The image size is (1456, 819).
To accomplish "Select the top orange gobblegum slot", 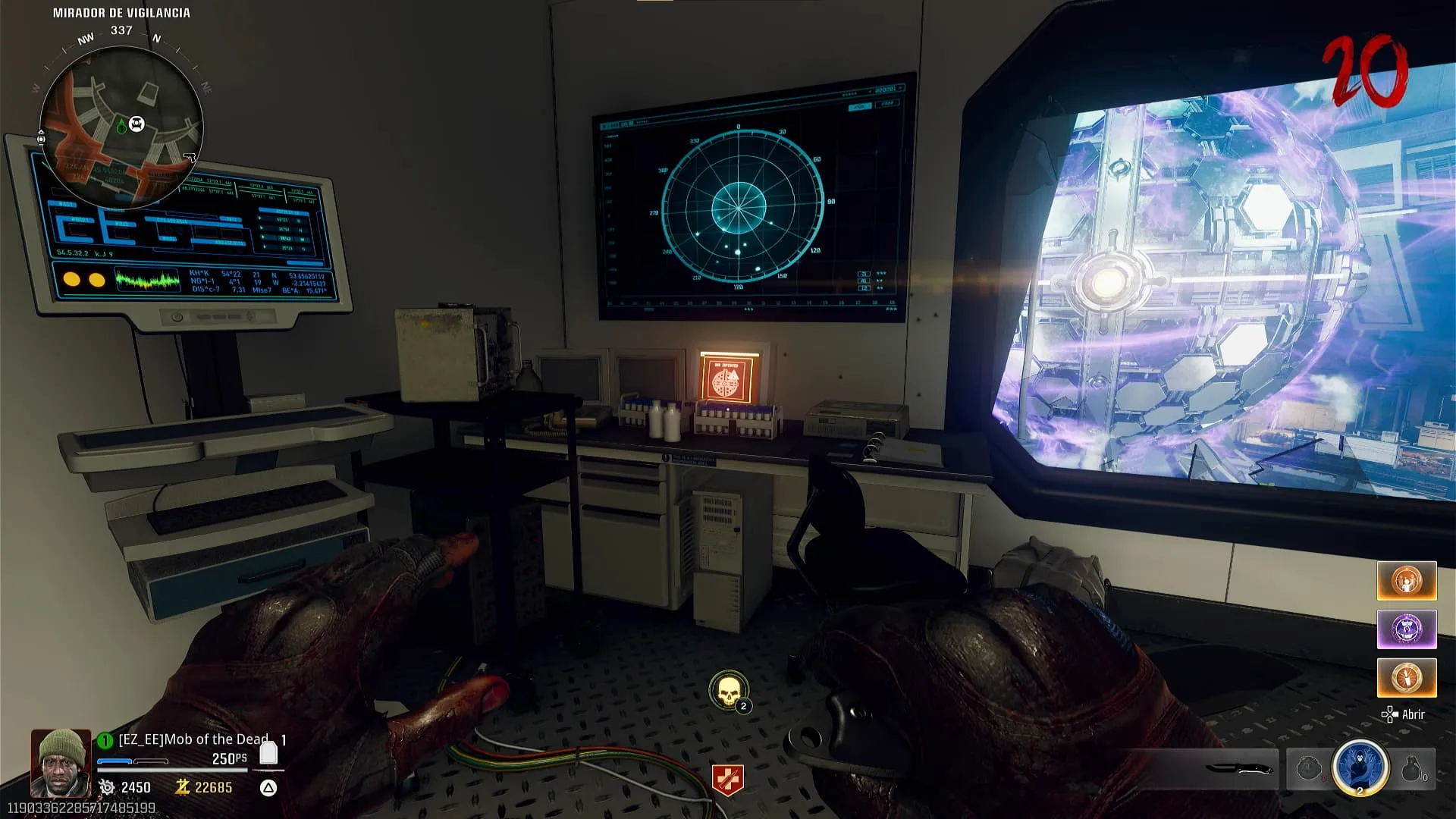I will coord(1407,581).
